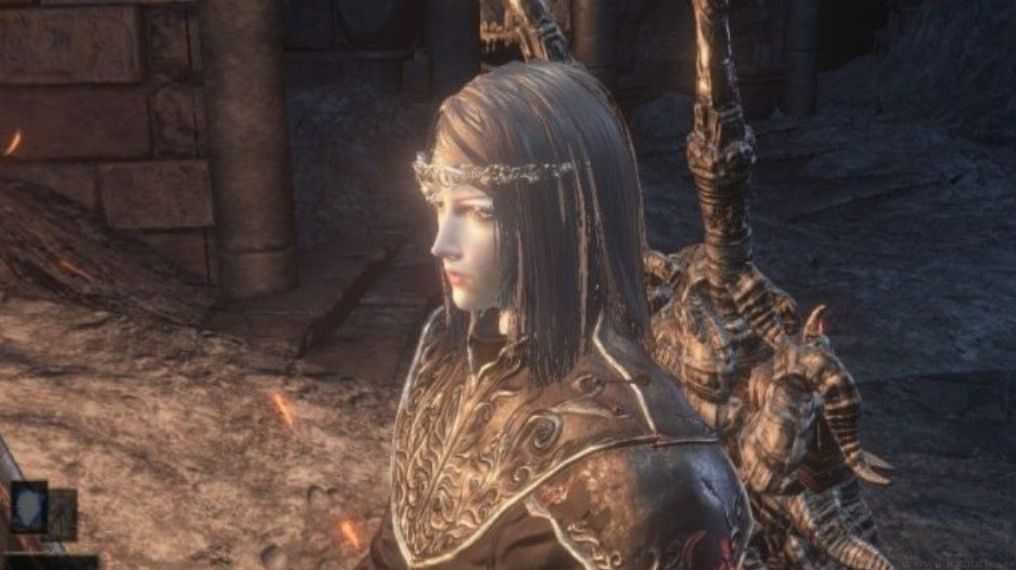Select the dim slot beside the shard
The image size is (1016, 570).
click(x=63, y=514)
